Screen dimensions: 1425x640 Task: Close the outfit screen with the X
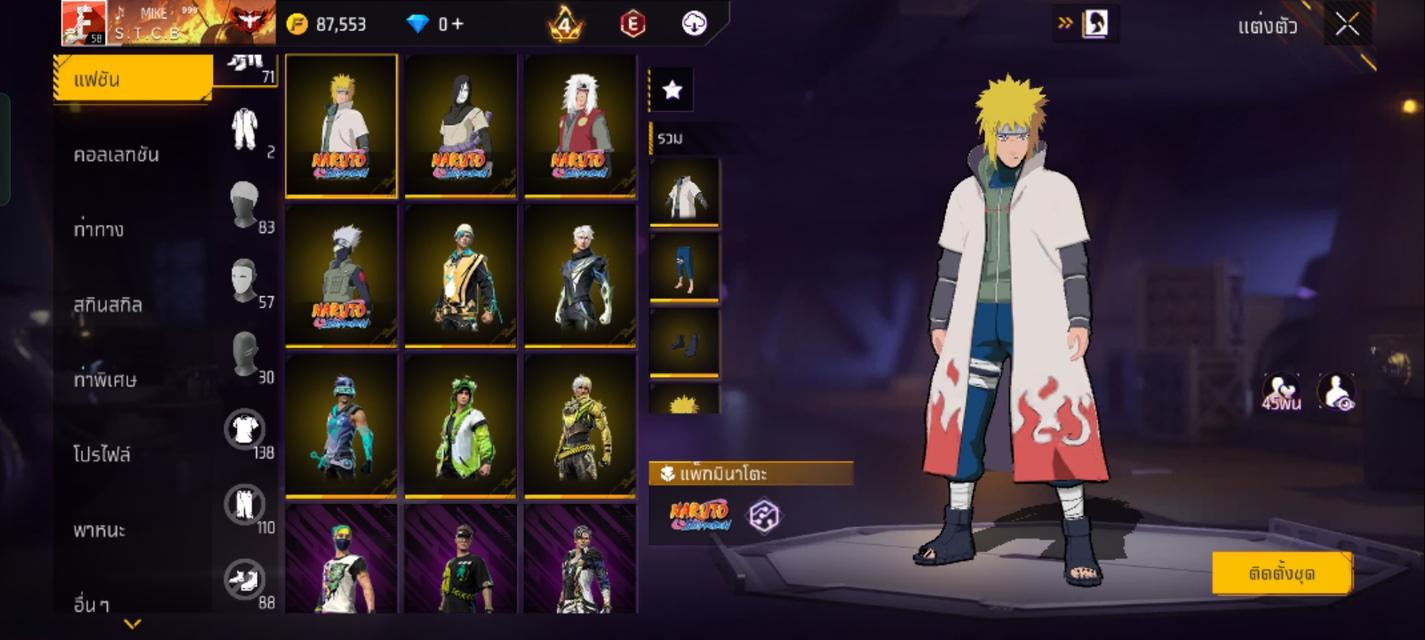(x=1347, y=25)
